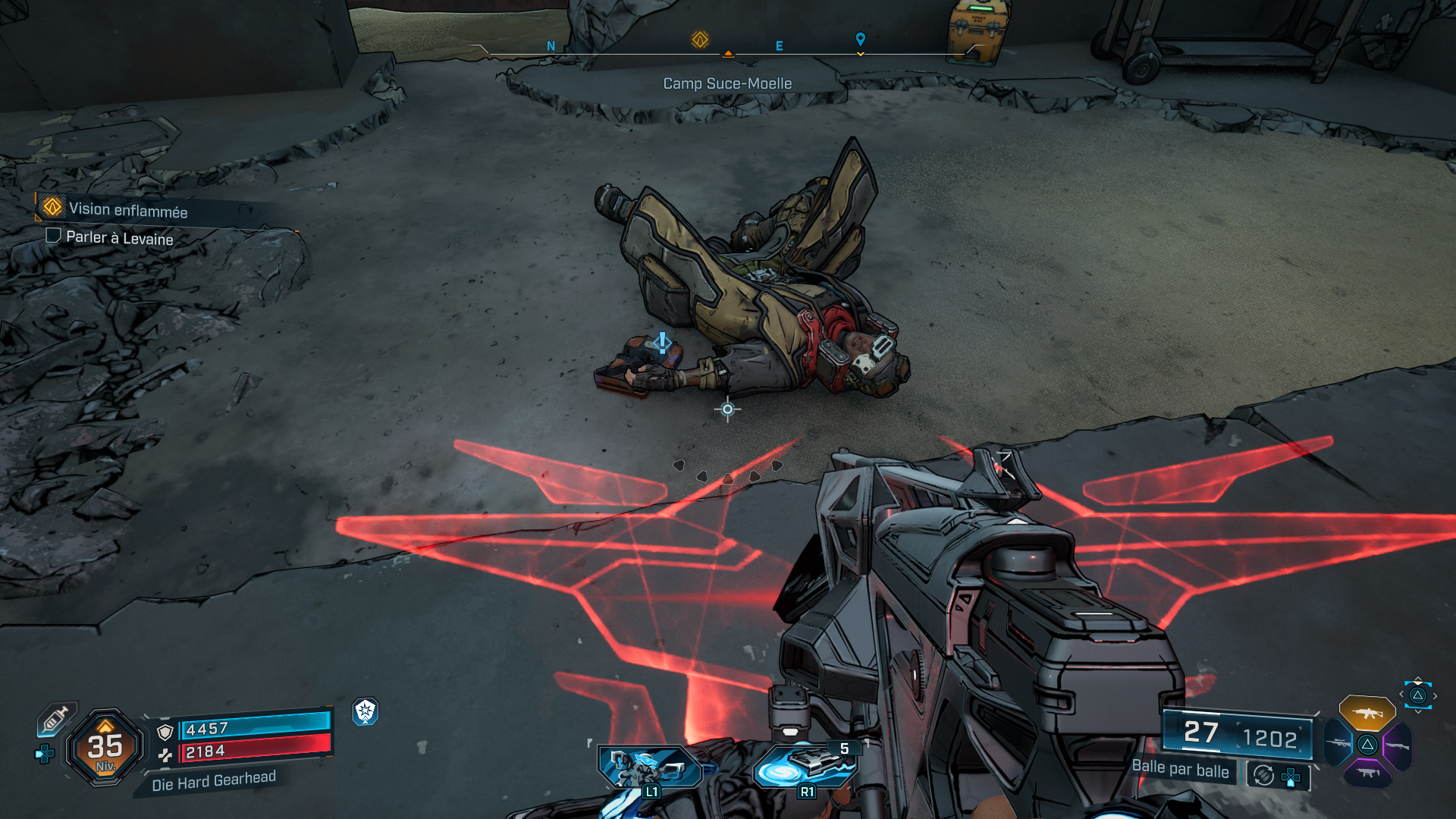
Task: Click the up arrow above the triangle swap indicator
Action: click(x=1418, y=678)
